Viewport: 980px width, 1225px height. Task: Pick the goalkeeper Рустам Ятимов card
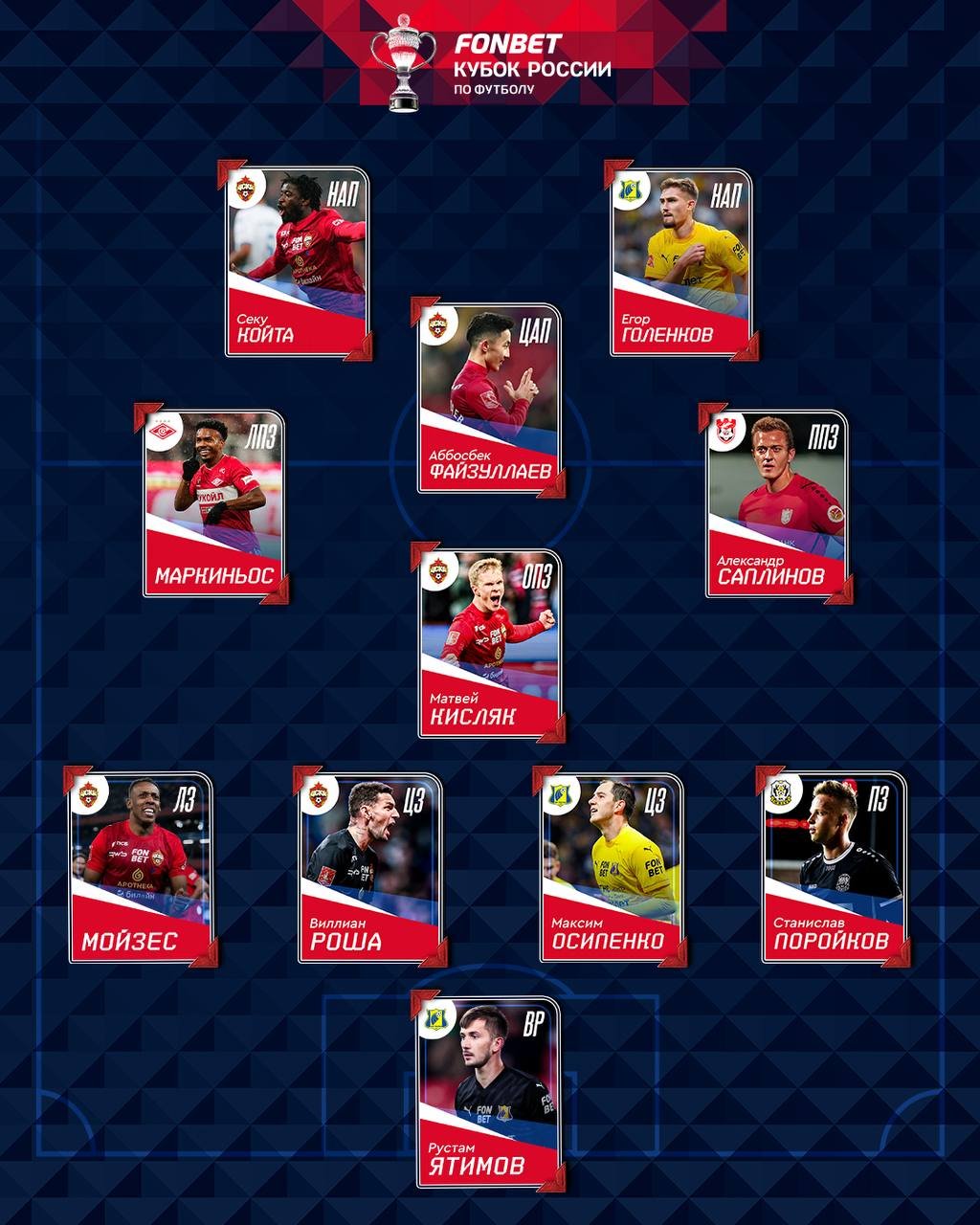click(489, 1093)
